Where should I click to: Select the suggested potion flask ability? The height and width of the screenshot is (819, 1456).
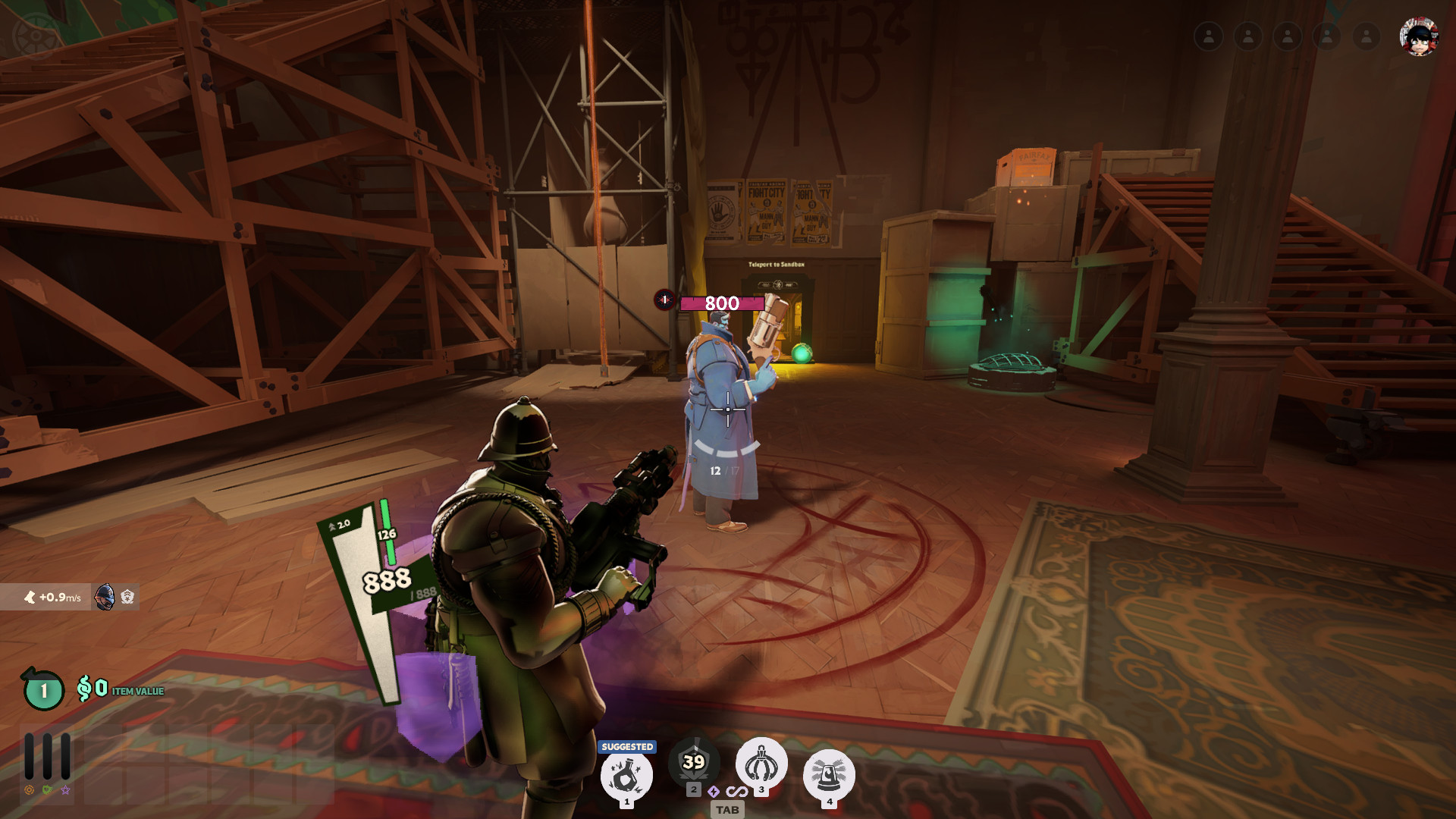click(626, 776)
